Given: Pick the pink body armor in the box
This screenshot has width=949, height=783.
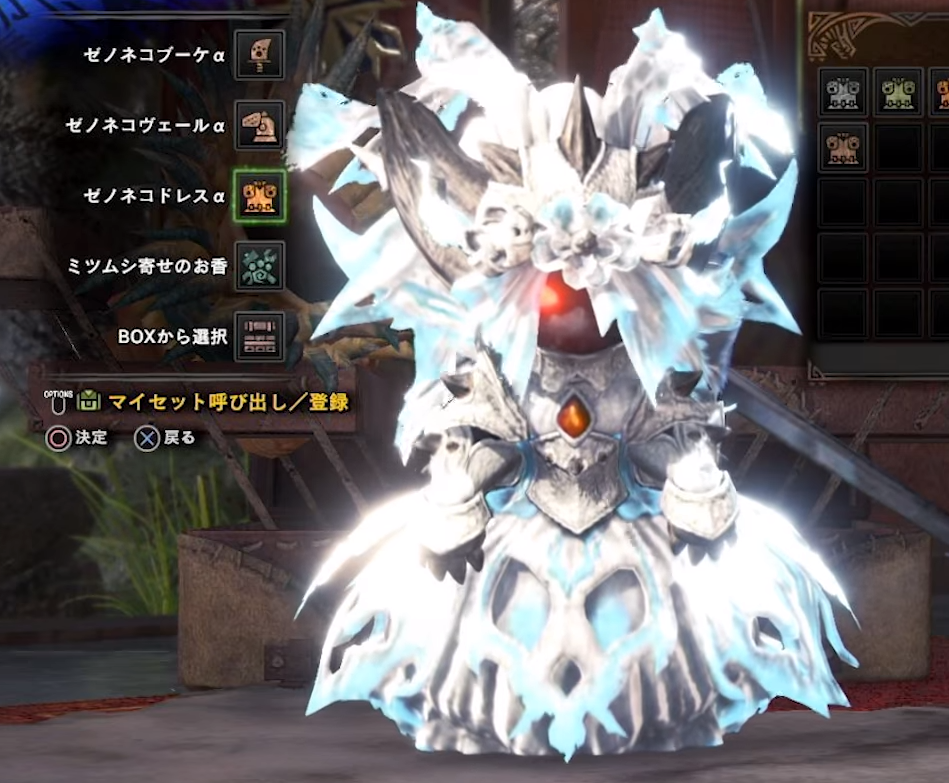Looking at the screenshot, I should tap(843, 148).
